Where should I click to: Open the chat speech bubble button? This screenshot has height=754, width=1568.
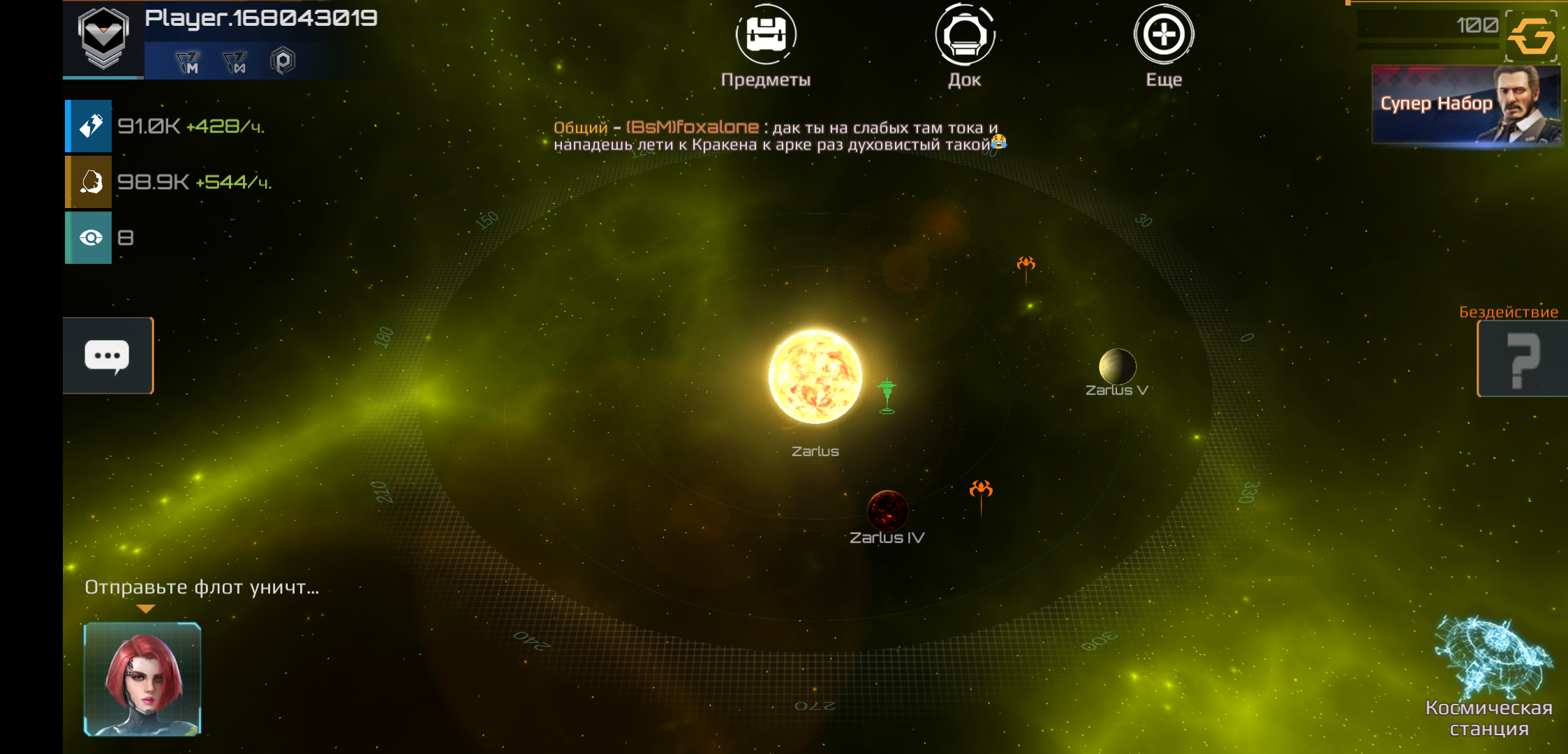coord(108,356)
